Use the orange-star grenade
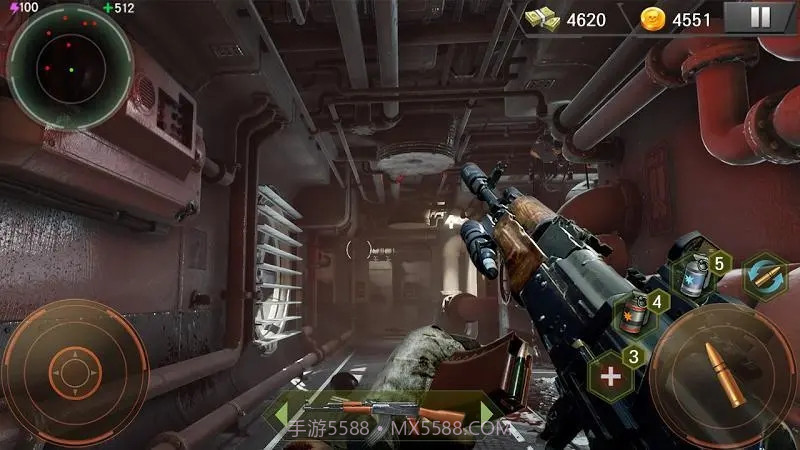The height and width of the screenshot is (450, 800). (633, 312)
